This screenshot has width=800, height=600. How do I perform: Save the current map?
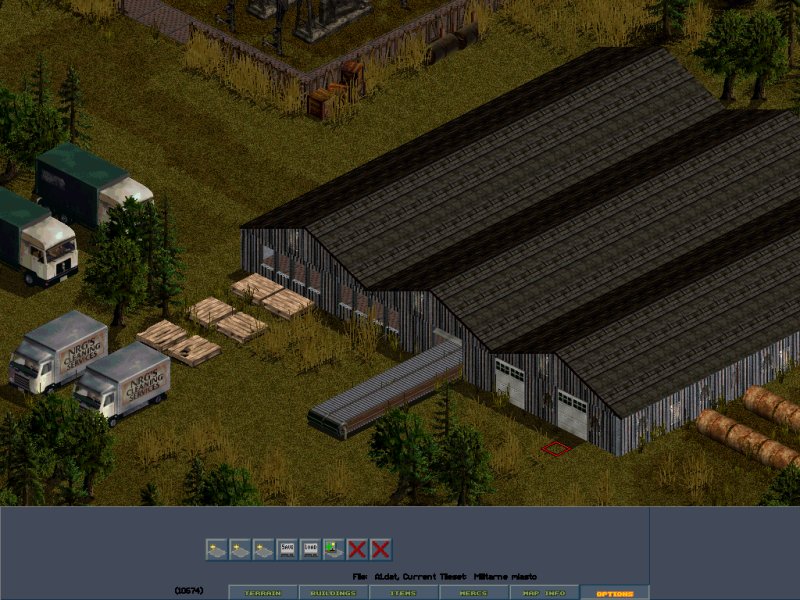287,549
